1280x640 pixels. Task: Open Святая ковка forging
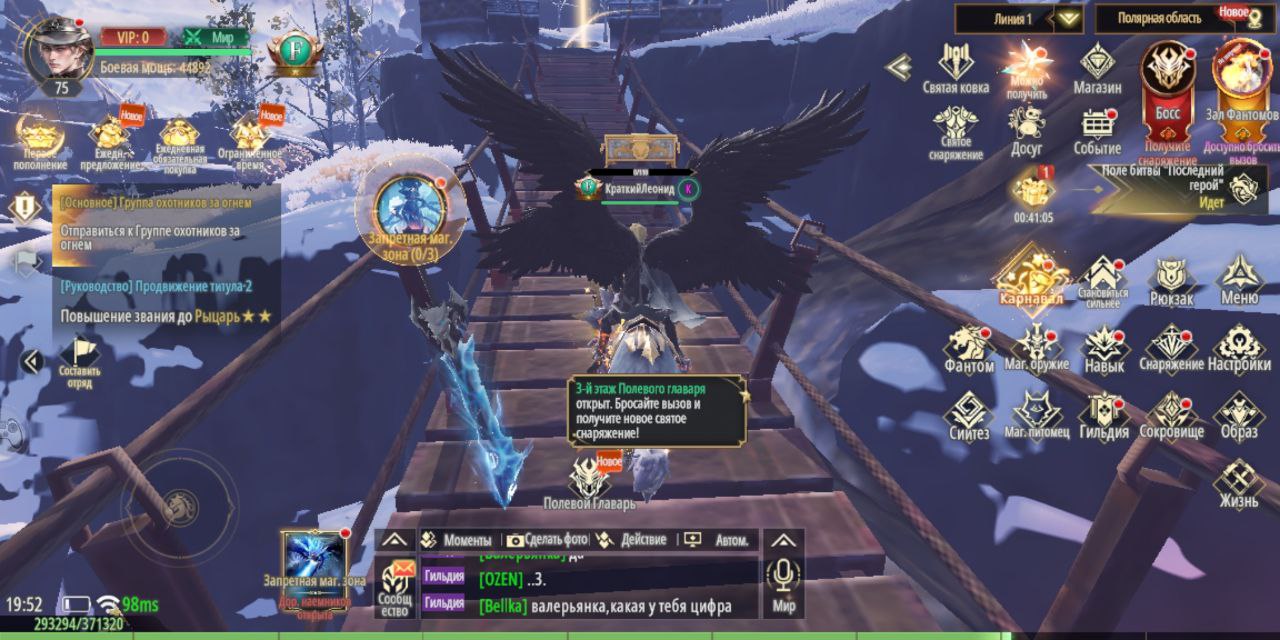[955, 67]
